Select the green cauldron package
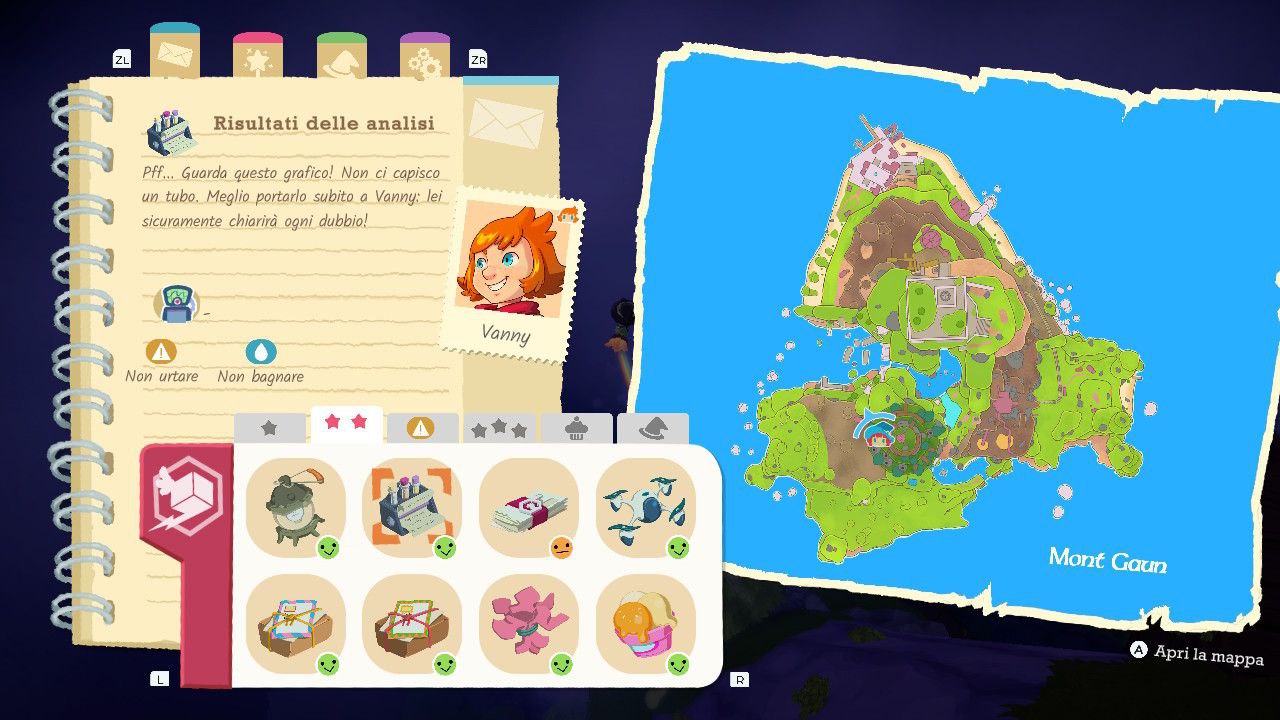This screenshot has height=720, width=1280. 295,507
